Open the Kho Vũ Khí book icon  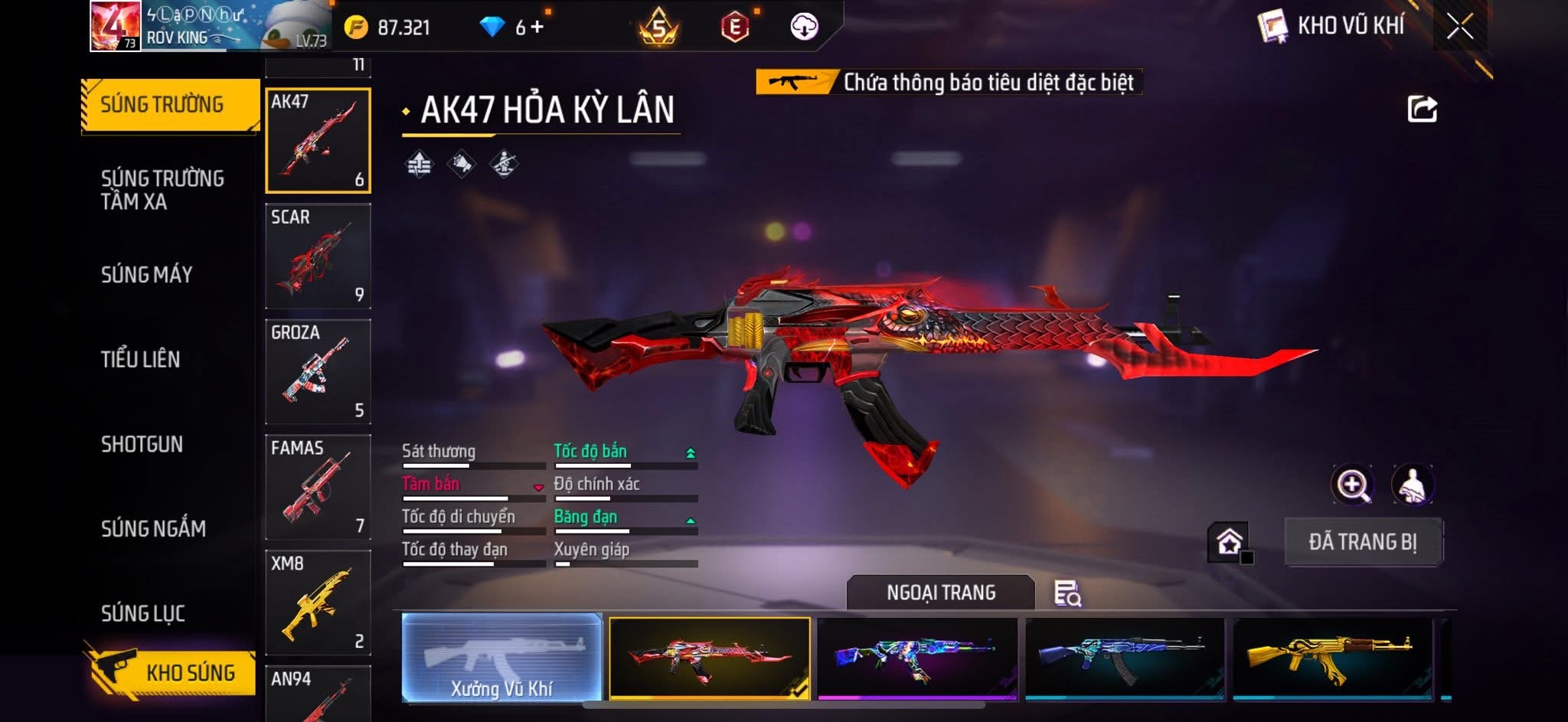point(1272,27)
